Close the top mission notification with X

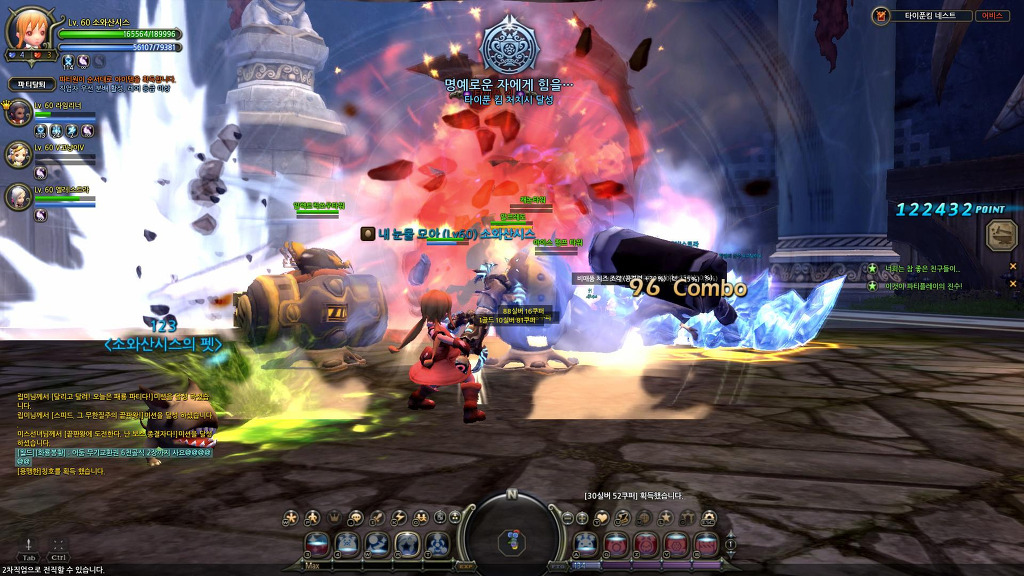click(x=1012, y=267)
